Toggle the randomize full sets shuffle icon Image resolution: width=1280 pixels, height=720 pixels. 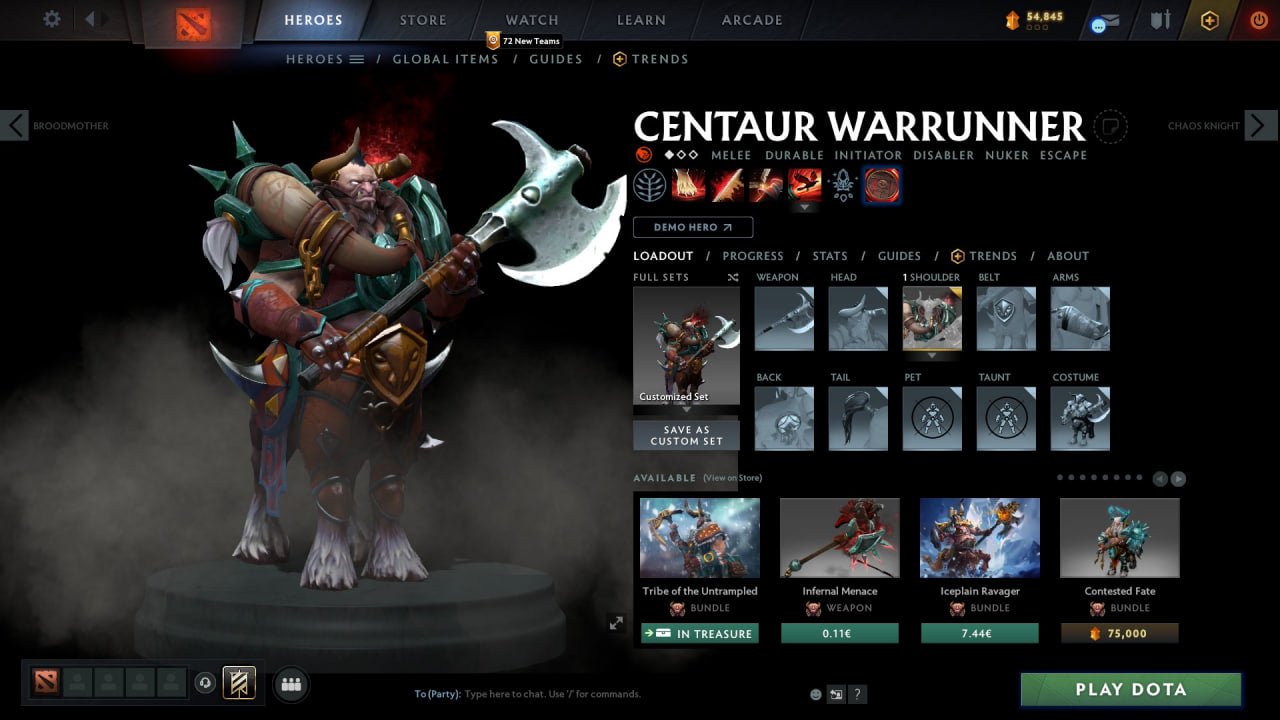tap(732, 277)
